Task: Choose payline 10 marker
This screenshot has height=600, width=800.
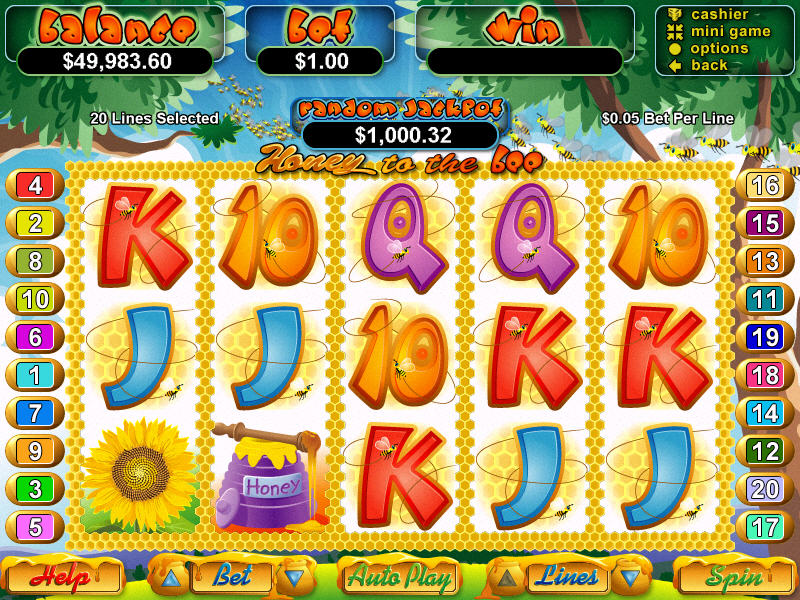Action: (35, 299)
